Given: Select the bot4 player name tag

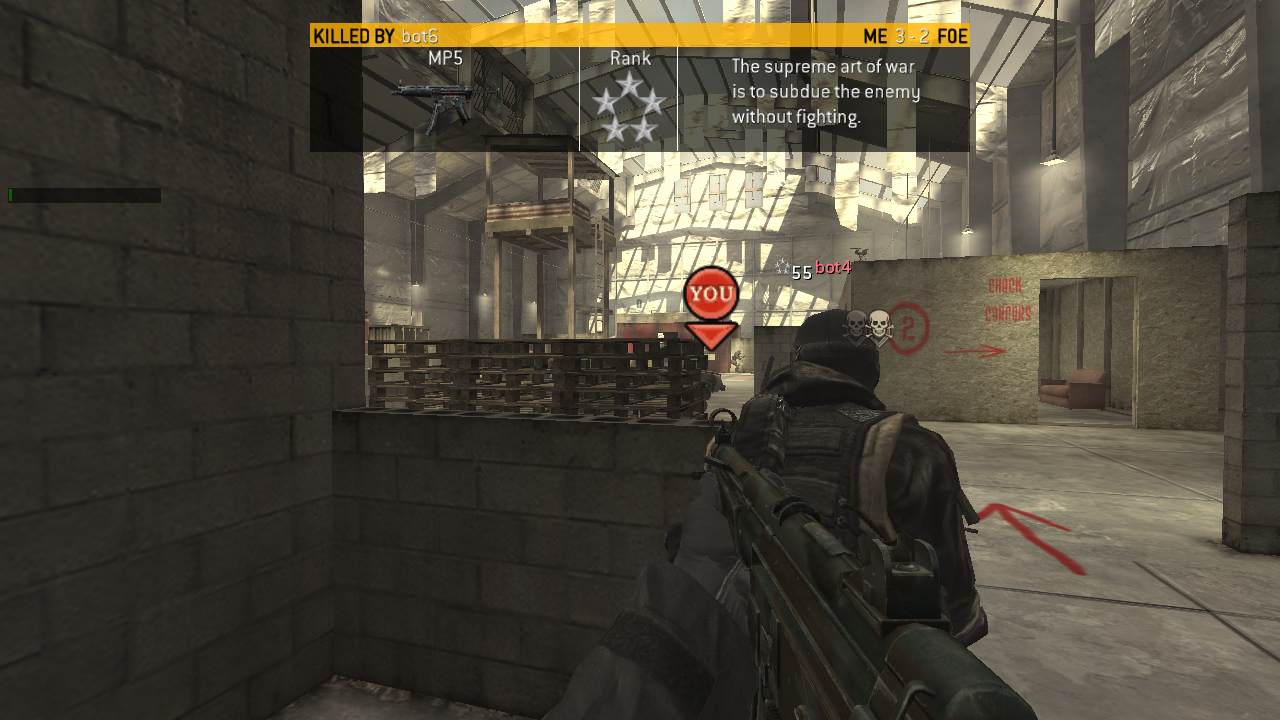Looking at the screenshot, I should tap(832, 268).
